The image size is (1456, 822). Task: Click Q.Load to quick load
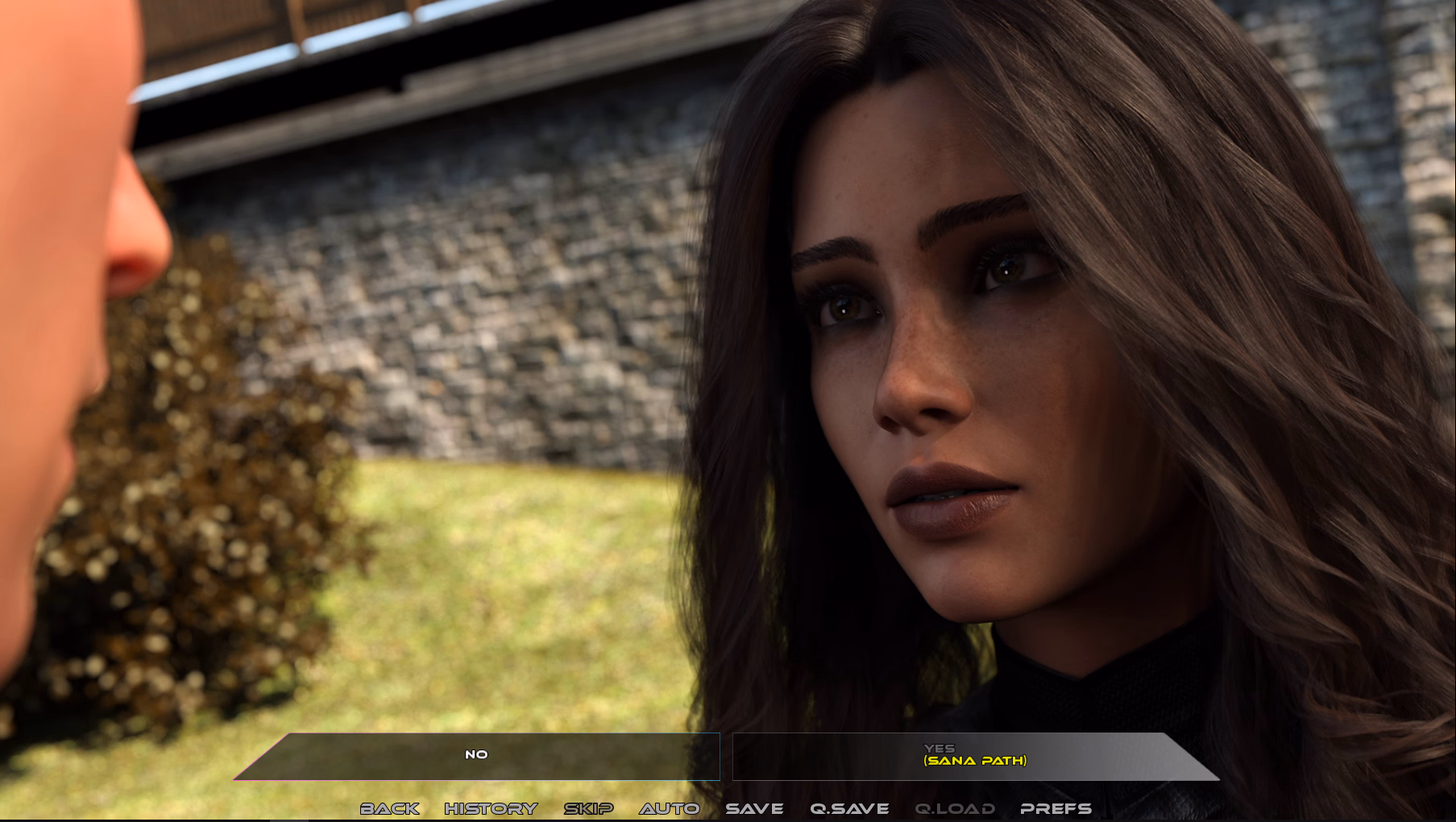(955, 808)
